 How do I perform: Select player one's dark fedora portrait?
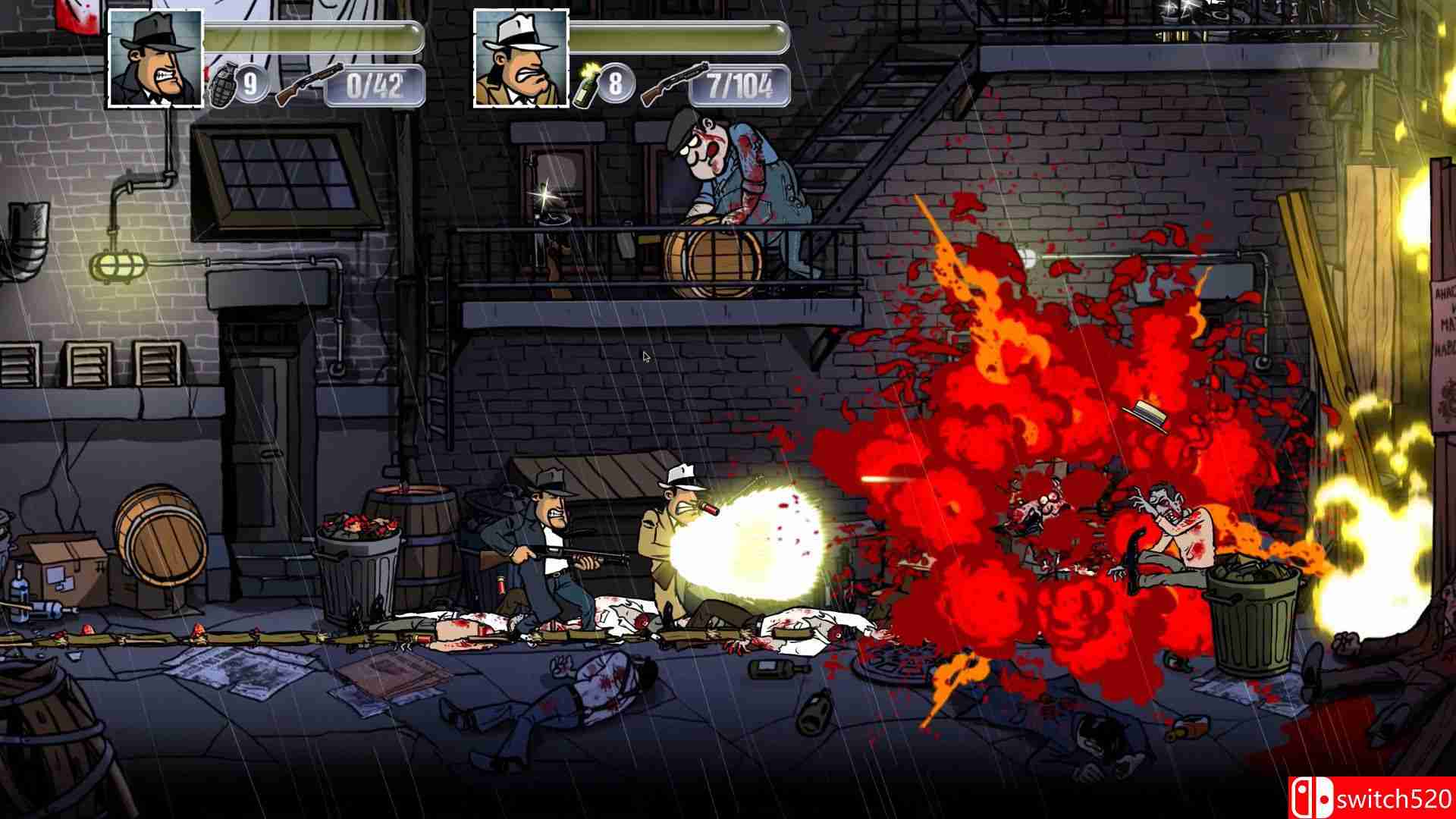pyautogui.click(x=155, y=58)
